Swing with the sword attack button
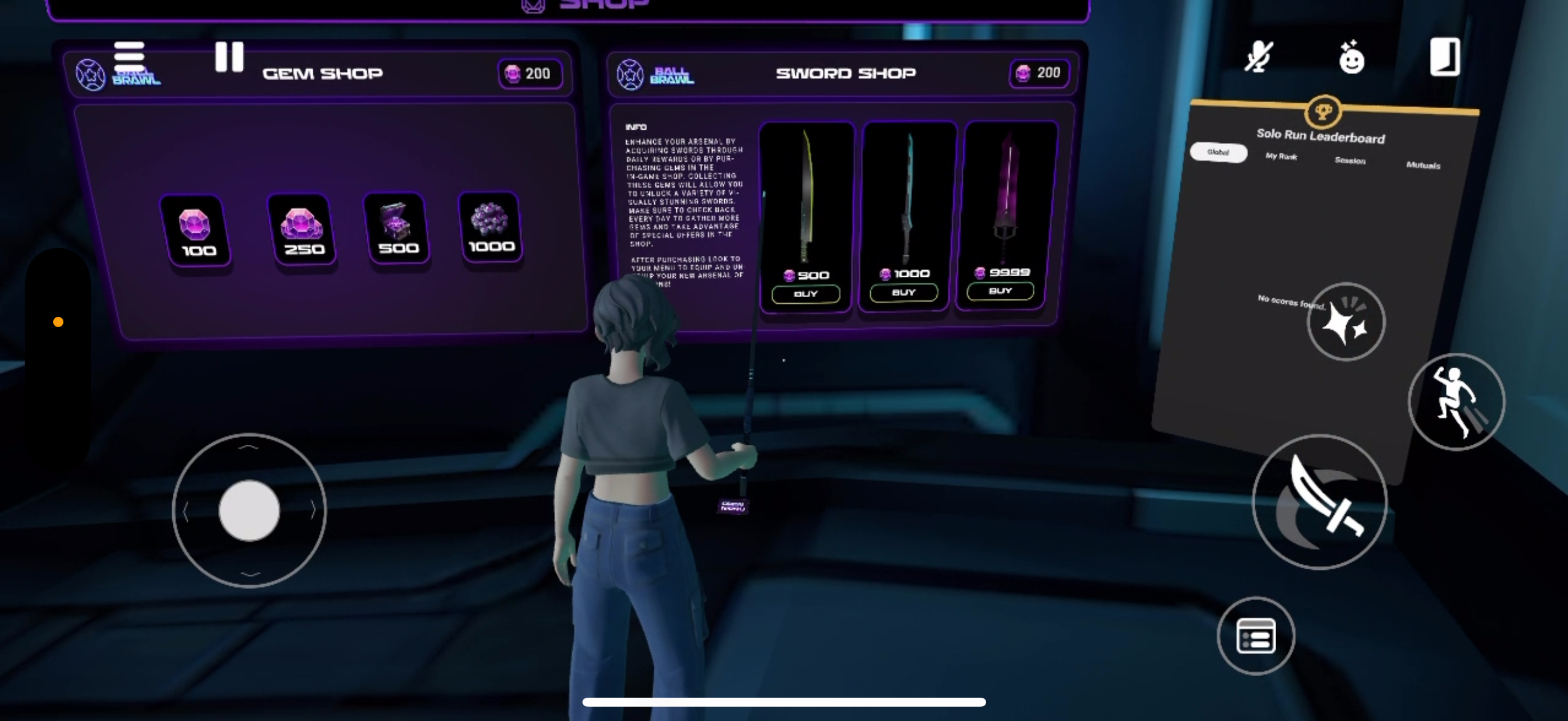This screenshot has width=1568, height=721. pos(1320,502)
